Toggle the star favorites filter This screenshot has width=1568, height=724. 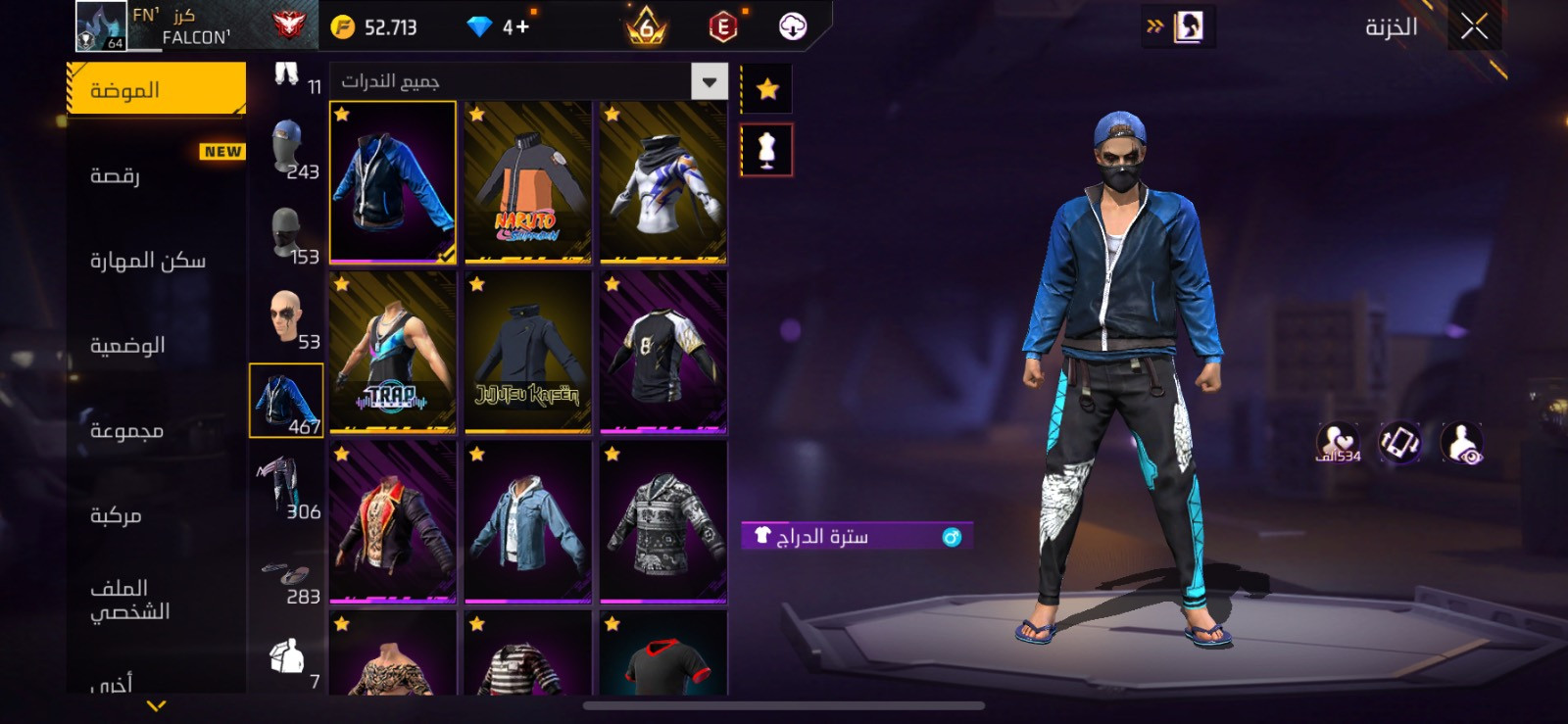click(x=767, y=90)
